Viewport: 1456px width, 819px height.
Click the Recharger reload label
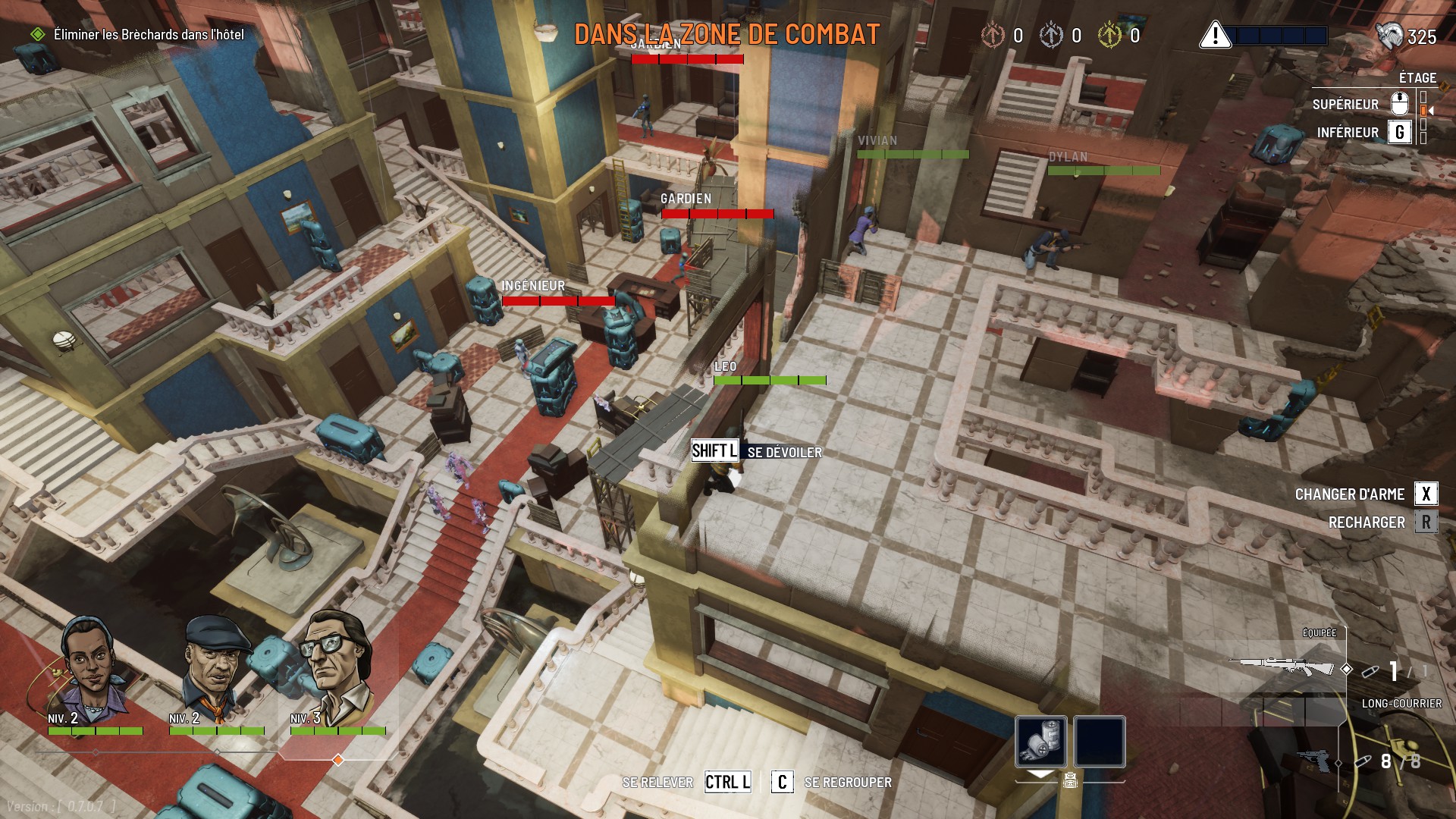coord(1367,522)
